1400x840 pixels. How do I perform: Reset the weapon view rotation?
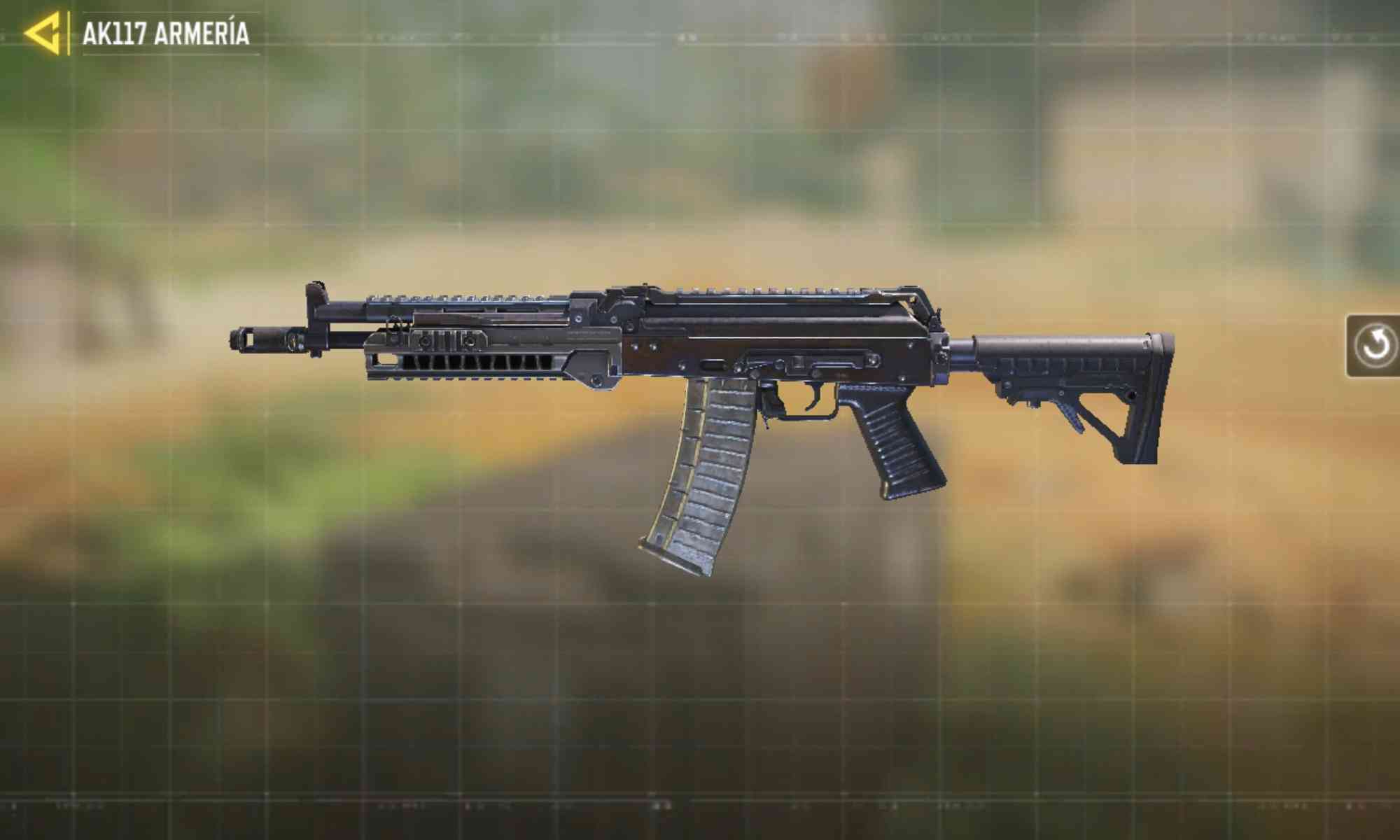coord(1374,346)
